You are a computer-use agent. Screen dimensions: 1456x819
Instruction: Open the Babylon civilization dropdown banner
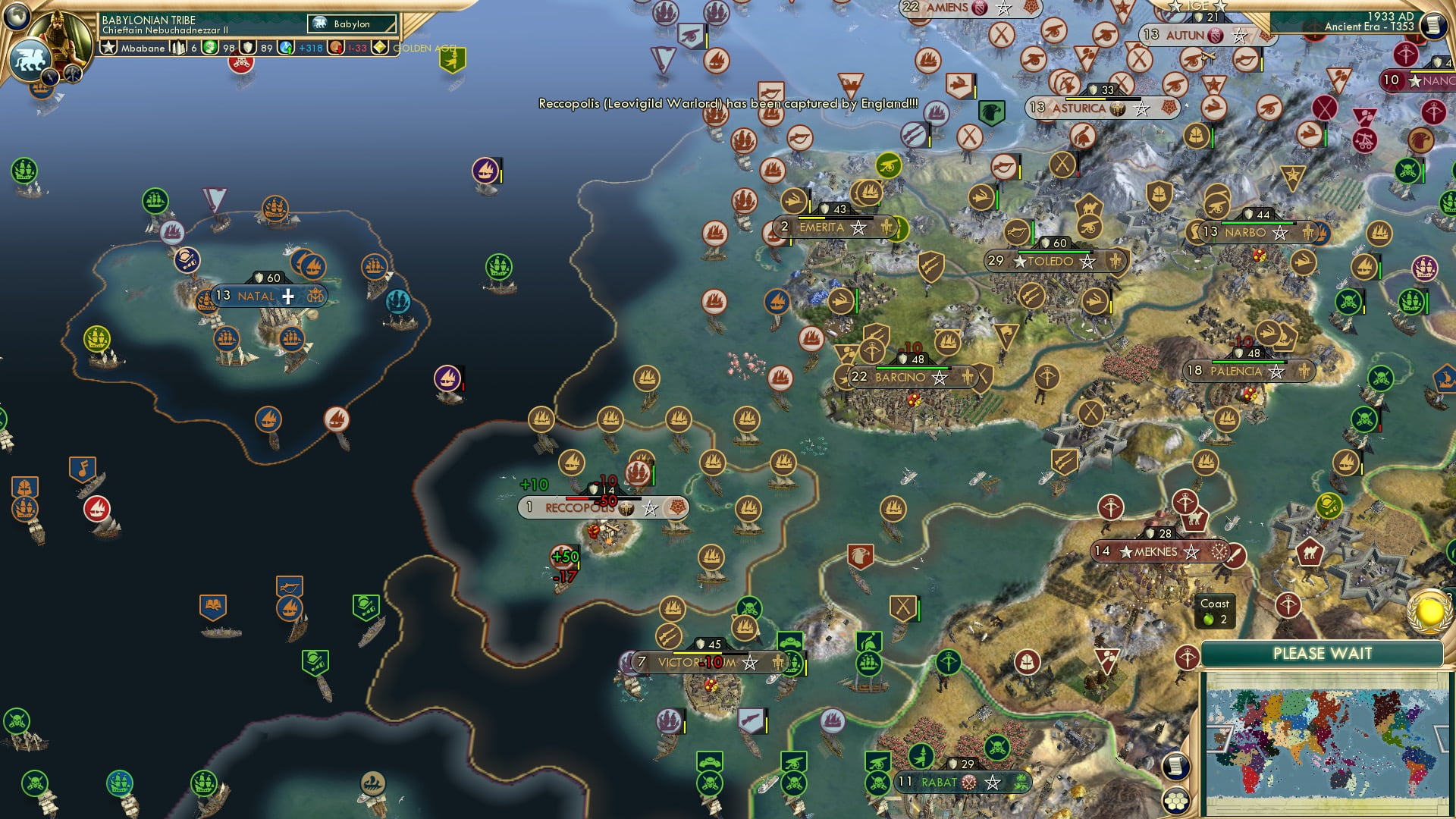point(350,24)
